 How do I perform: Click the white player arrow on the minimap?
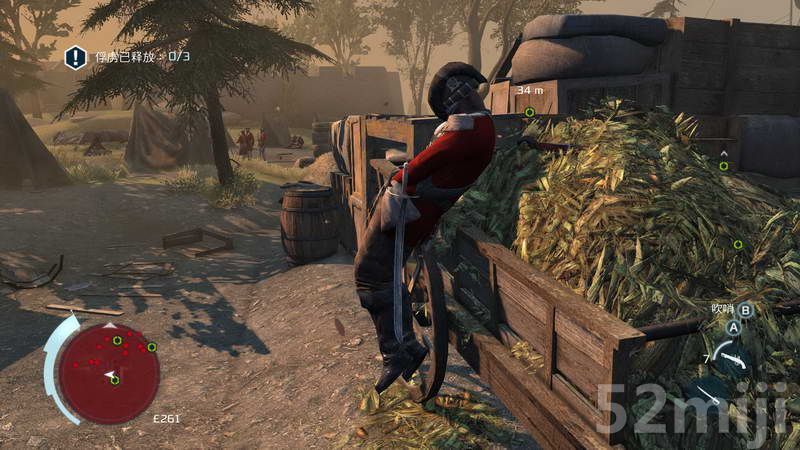click(x=109, y=374)
